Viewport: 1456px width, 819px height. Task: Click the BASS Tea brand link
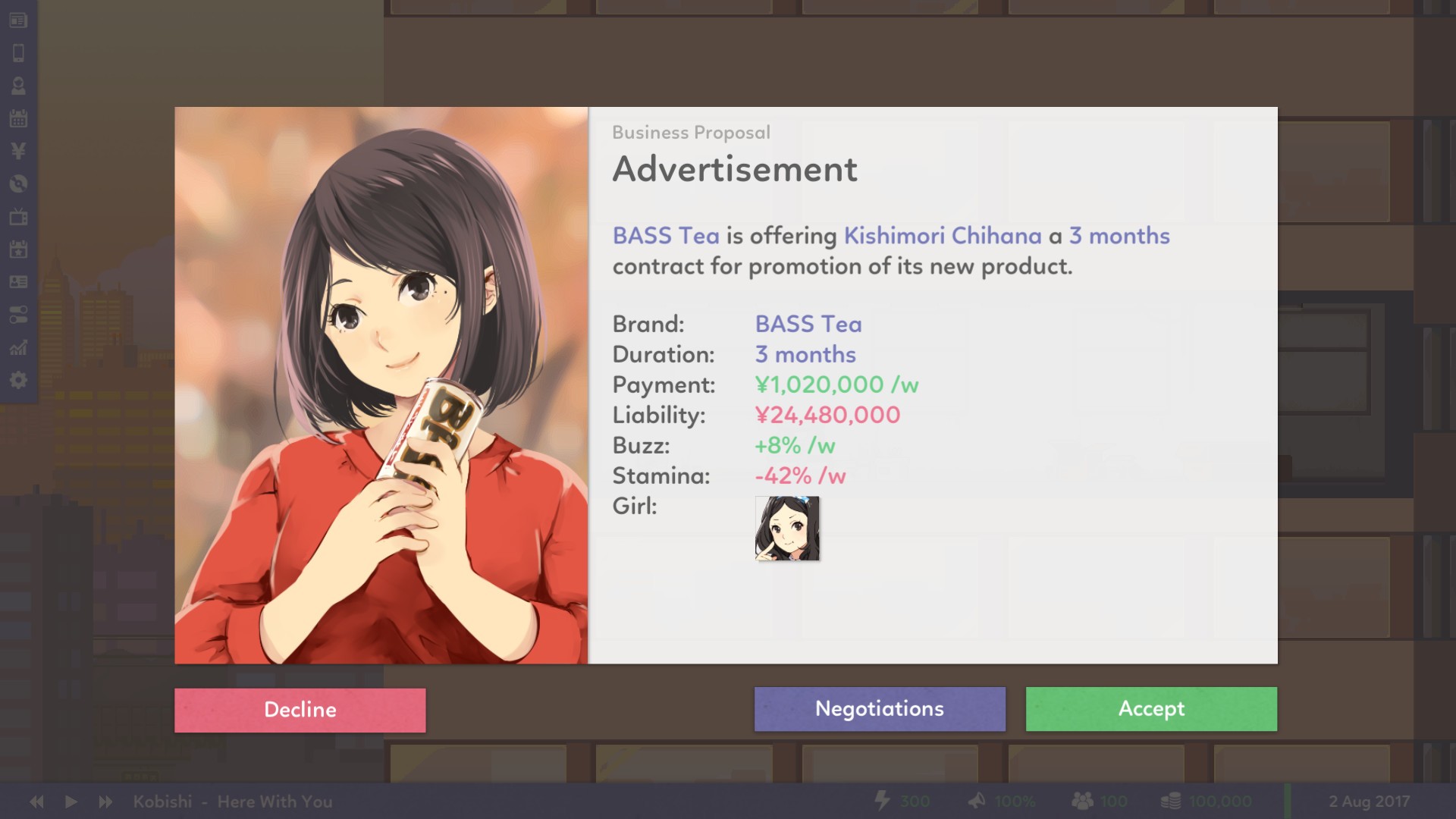pos(807,324)
